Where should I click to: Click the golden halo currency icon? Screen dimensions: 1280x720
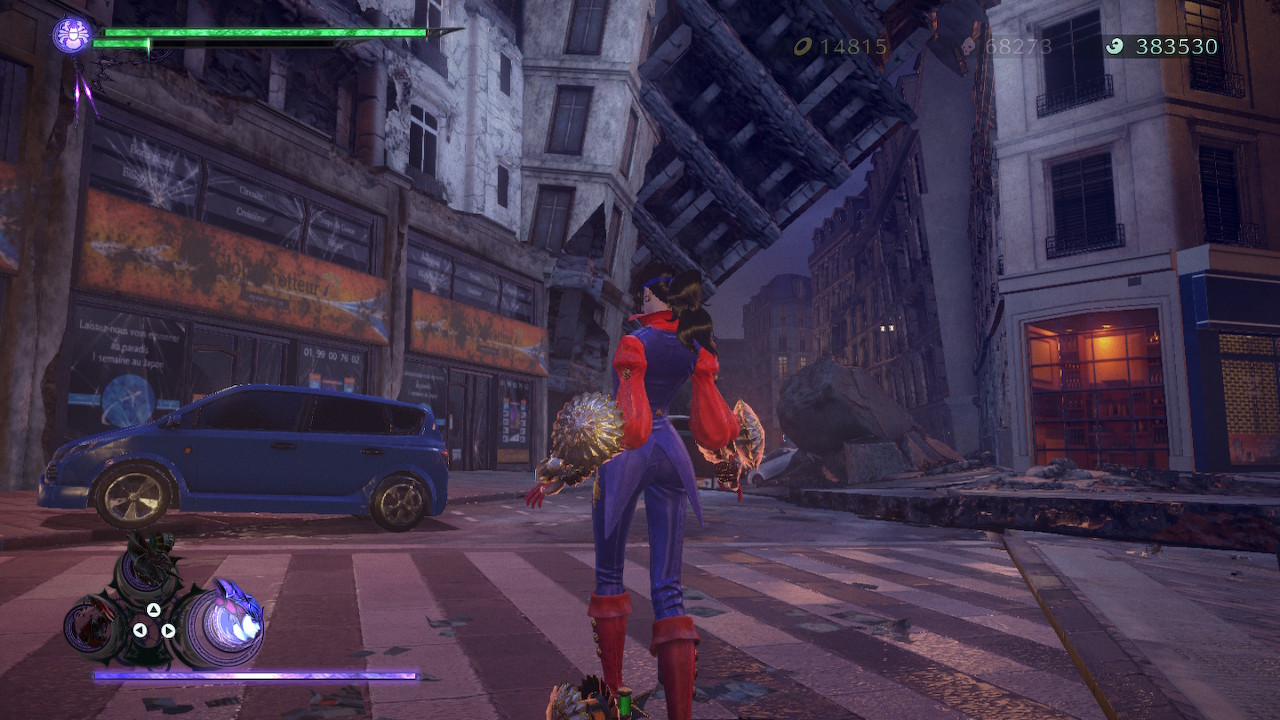pos(804,44)
